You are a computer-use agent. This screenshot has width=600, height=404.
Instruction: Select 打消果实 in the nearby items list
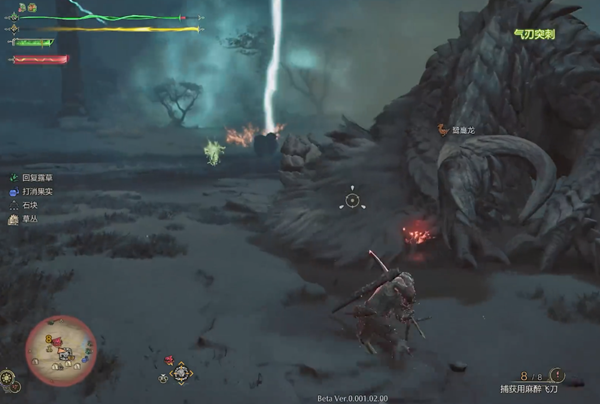(38, 189)
